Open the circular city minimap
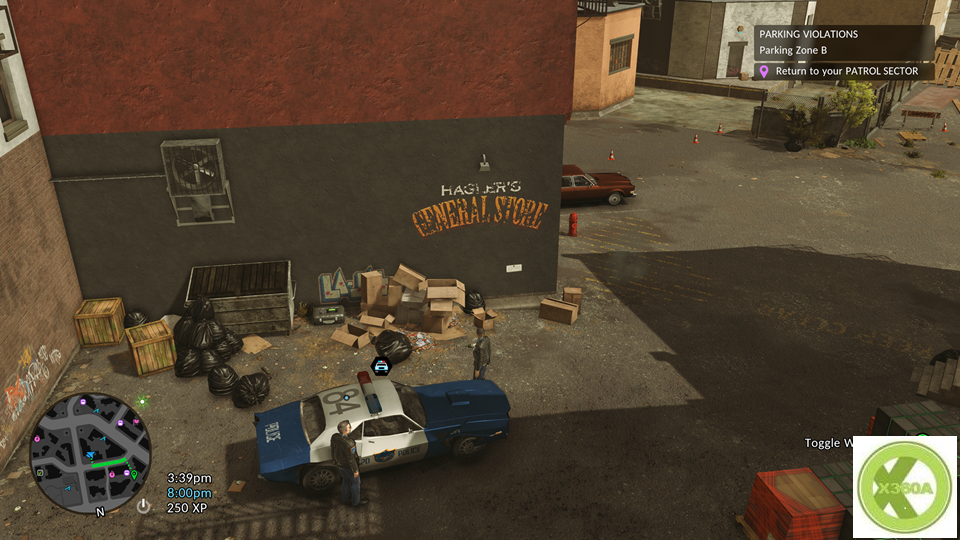This screenshot has height=540, width=960. (90, 453)
